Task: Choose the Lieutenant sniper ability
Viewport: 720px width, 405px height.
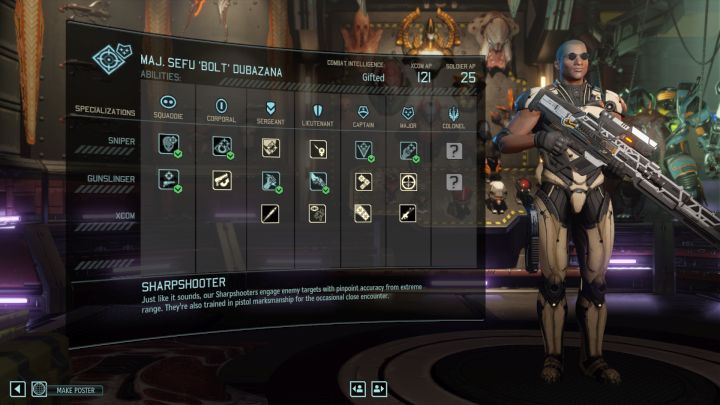Action: point(317,149)
